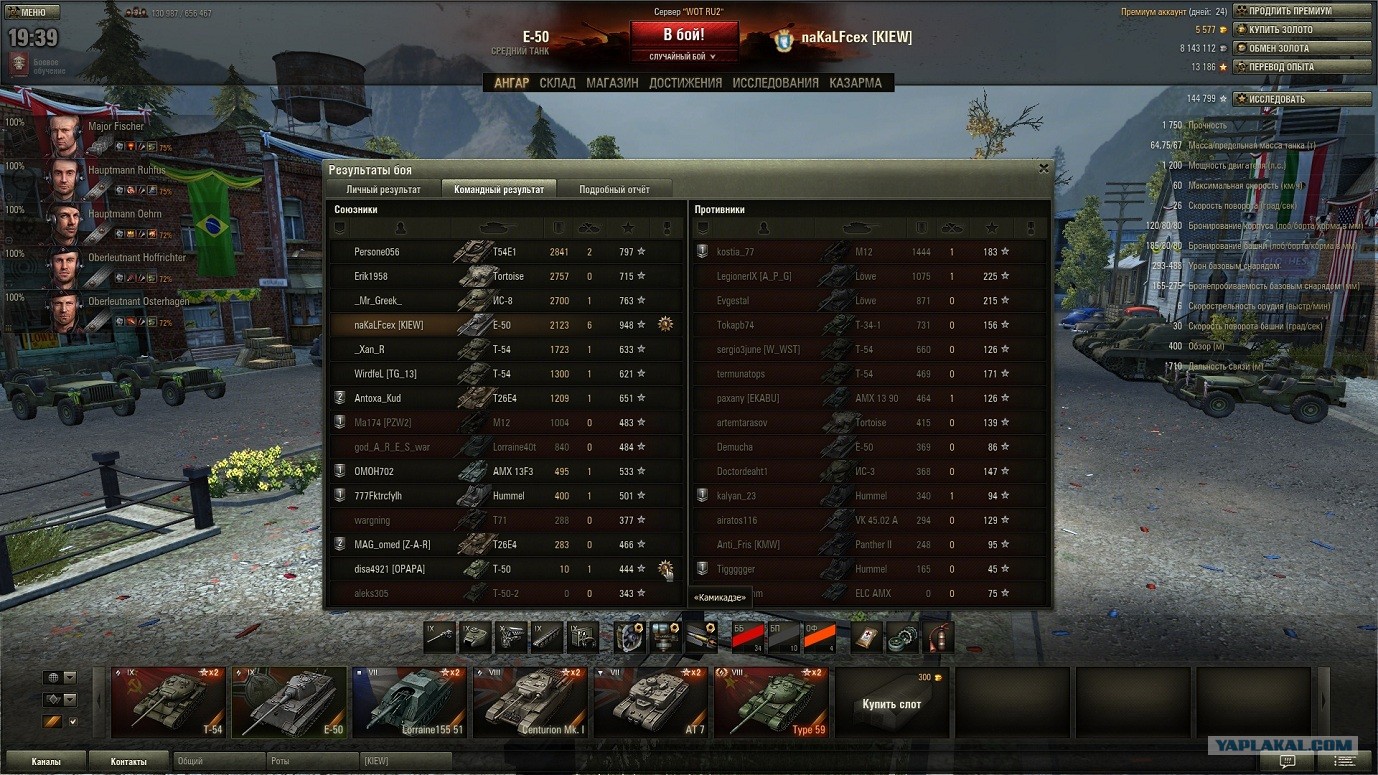Open the Магазин section
The height and width of the screenshot is (775, 1378).
coord(612,83)
